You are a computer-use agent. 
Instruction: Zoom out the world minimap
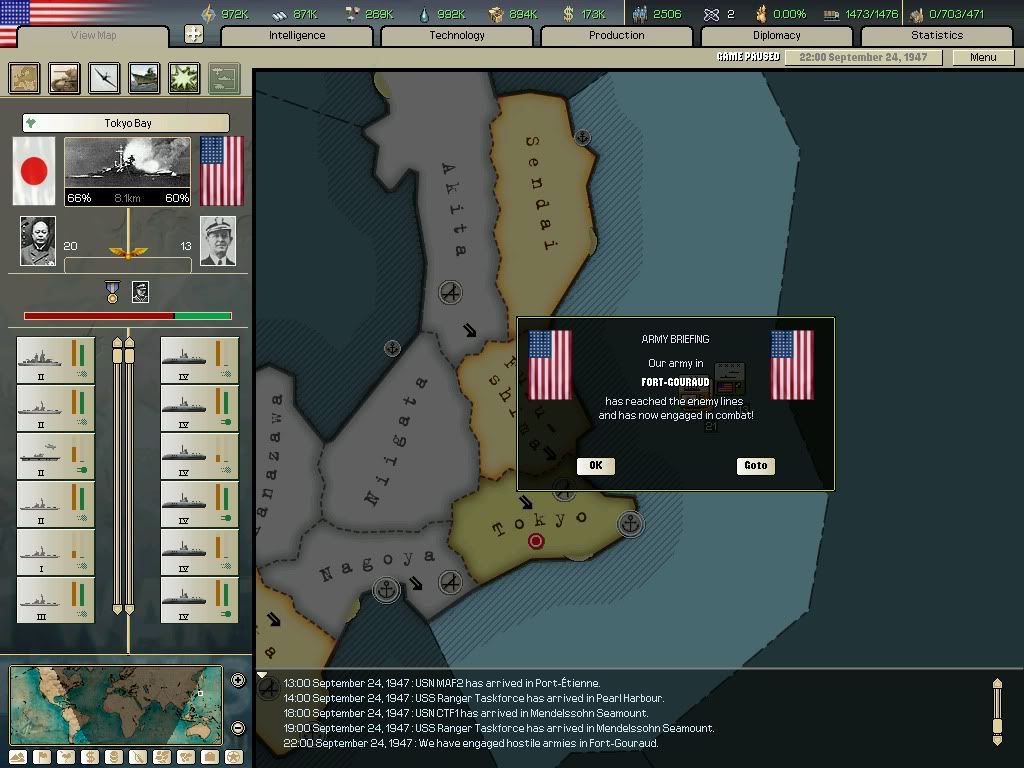pyautogui.click(x=238, y=728)
